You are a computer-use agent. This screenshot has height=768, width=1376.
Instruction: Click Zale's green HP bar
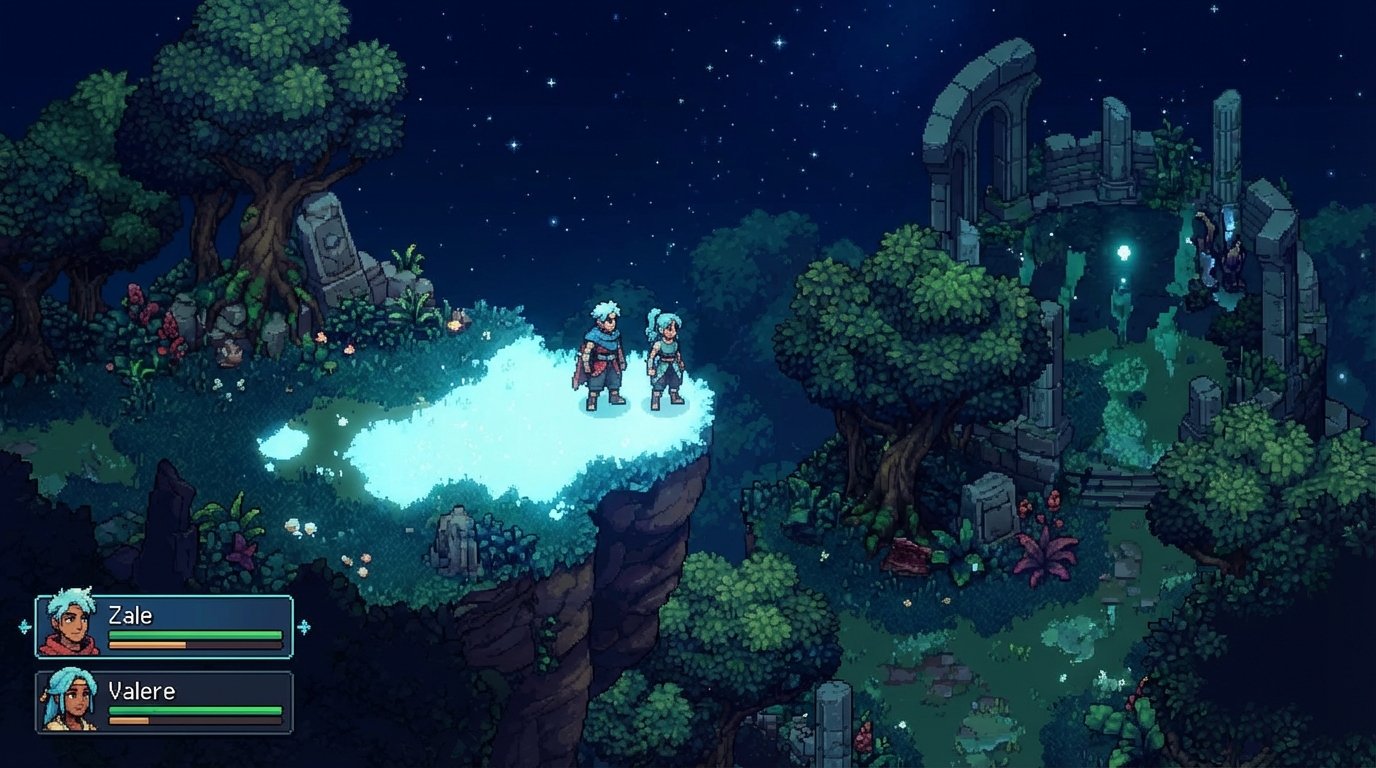(195, 635)
